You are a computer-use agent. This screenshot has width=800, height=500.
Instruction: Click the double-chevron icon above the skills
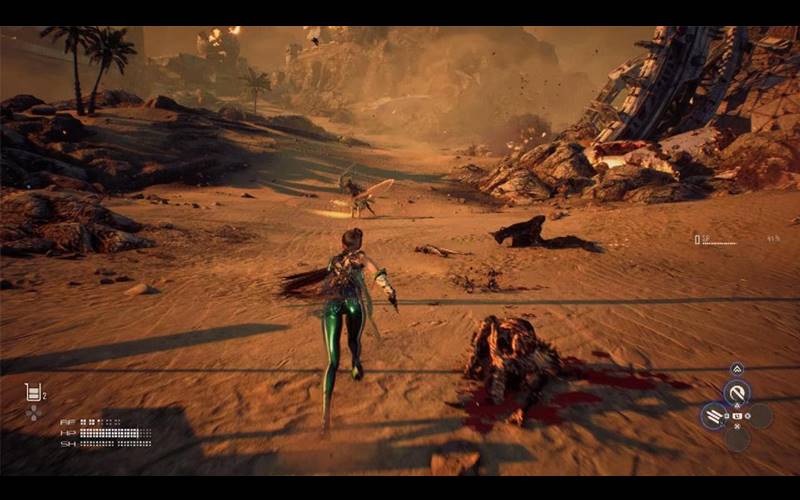737,369
